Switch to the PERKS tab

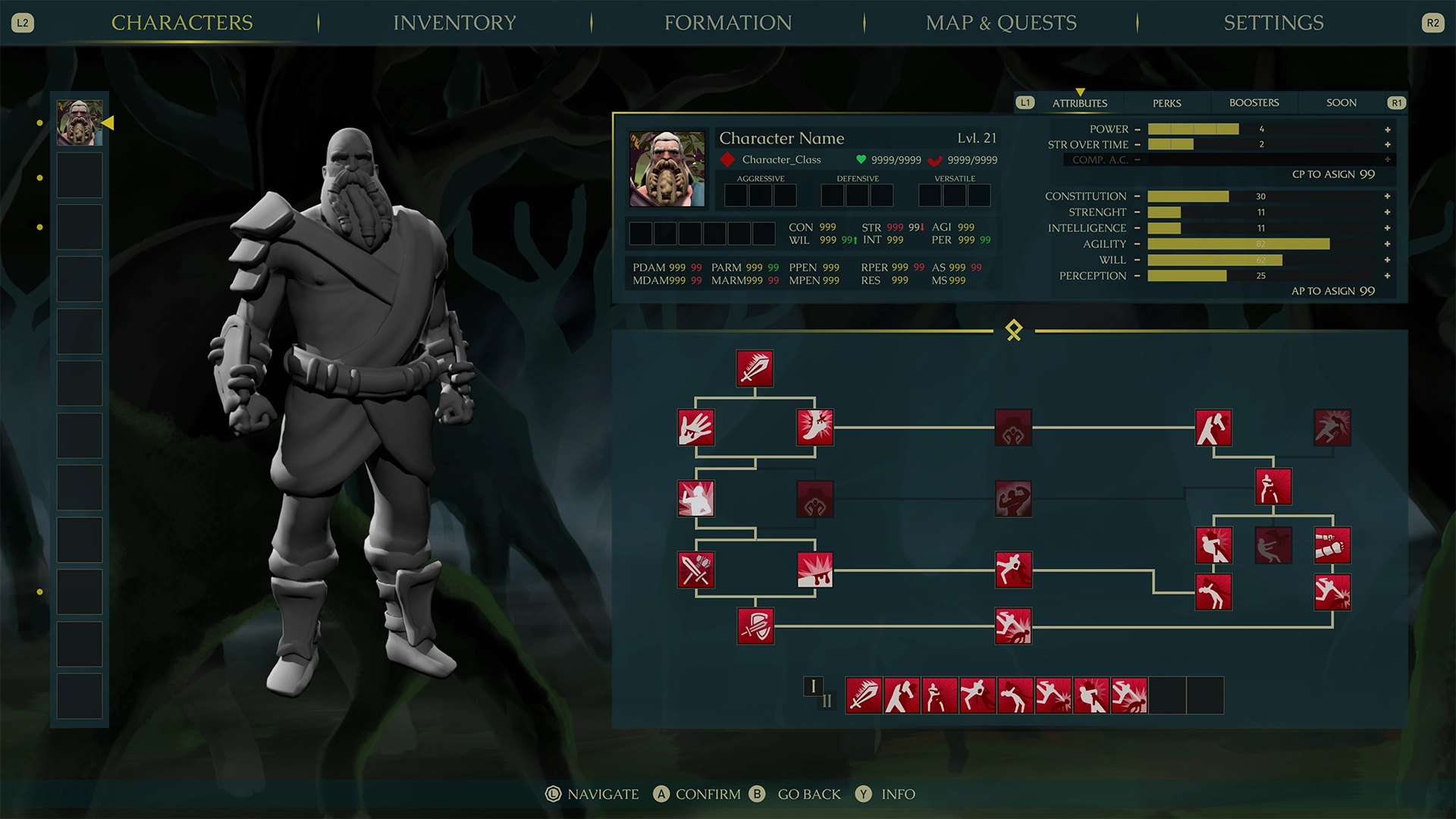(x=1166, y=102)
